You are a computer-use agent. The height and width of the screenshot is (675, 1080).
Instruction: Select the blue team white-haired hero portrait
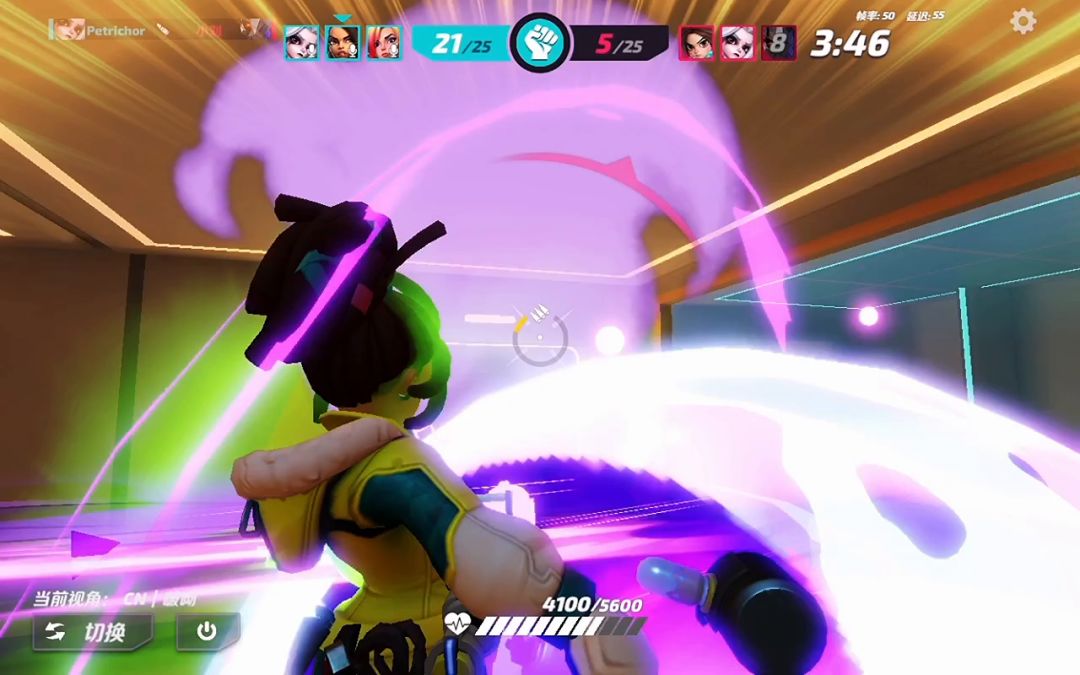(x=301, y=43)
